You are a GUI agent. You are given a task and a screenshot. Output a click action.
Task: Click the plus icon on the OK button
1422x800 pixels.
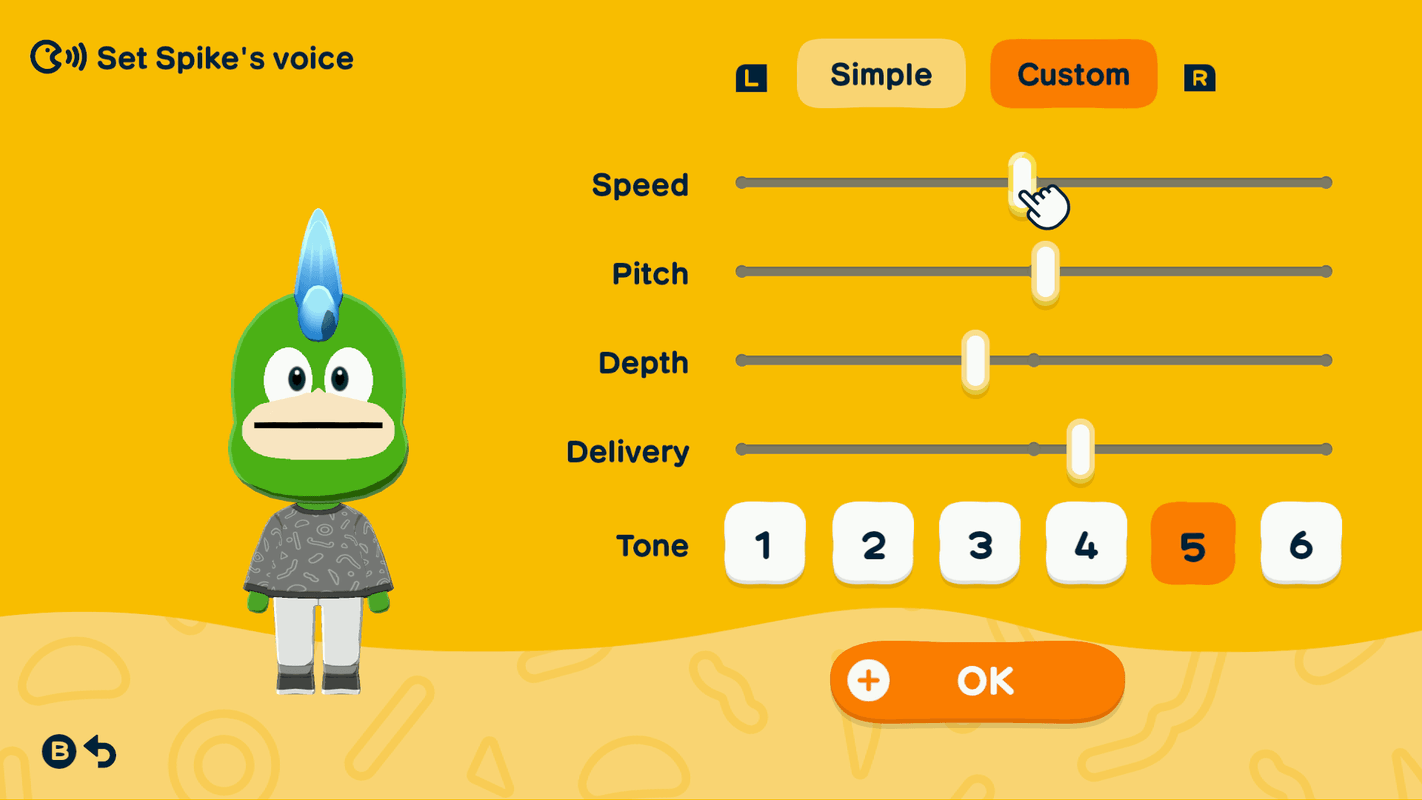pyautogui.click(x=869, y=681)
